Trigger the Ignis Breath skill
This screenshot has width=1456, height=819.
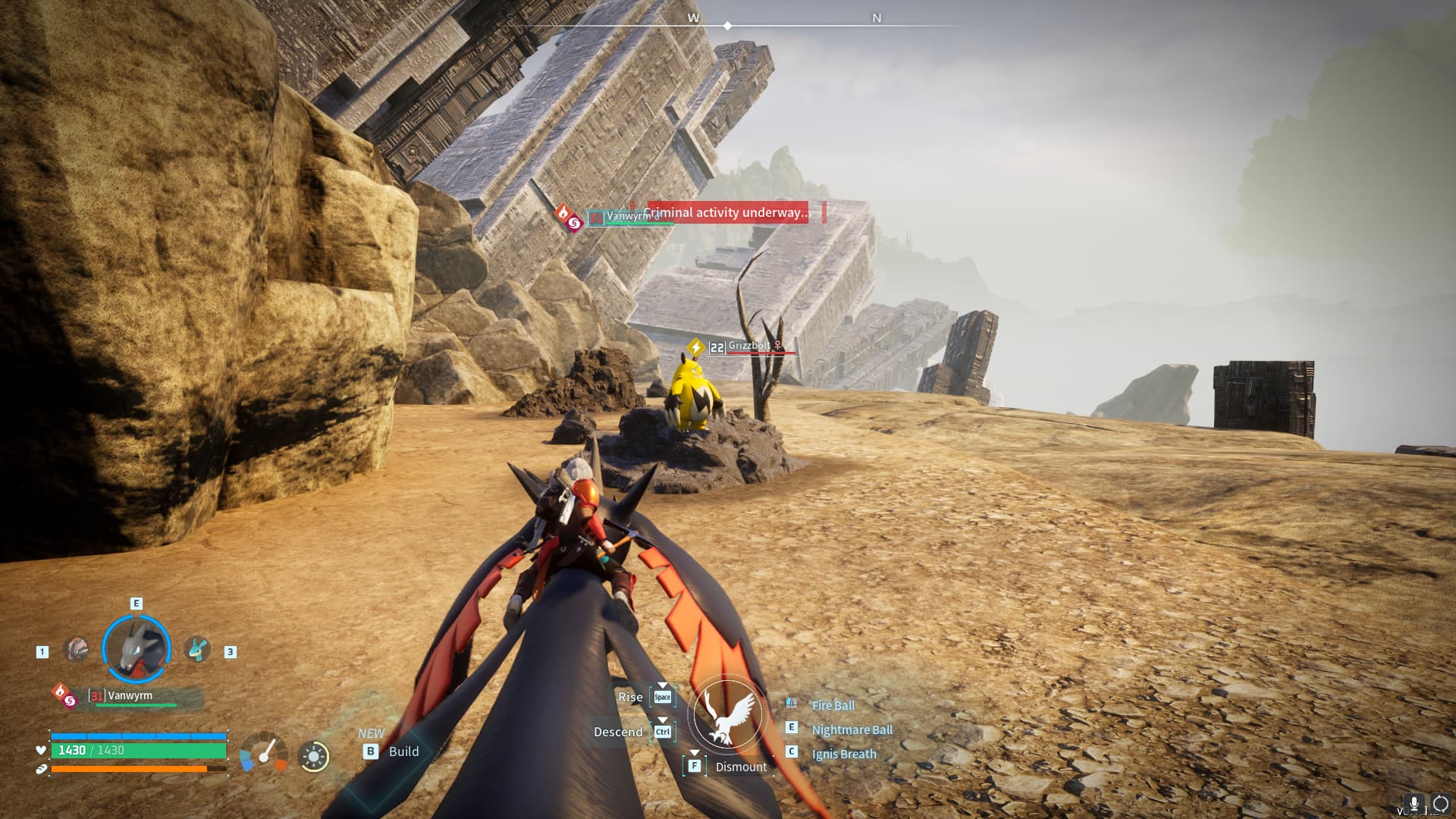click(x=843, y=754)
